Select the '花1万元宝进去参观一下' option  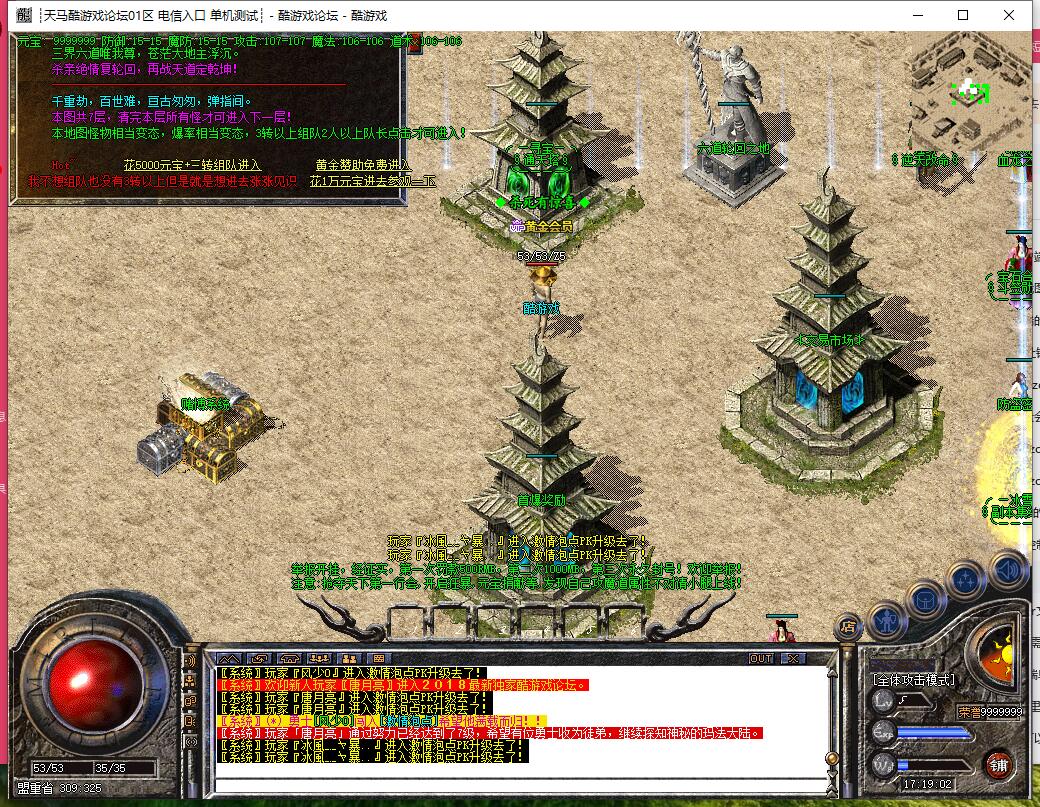tap(372, 181)
